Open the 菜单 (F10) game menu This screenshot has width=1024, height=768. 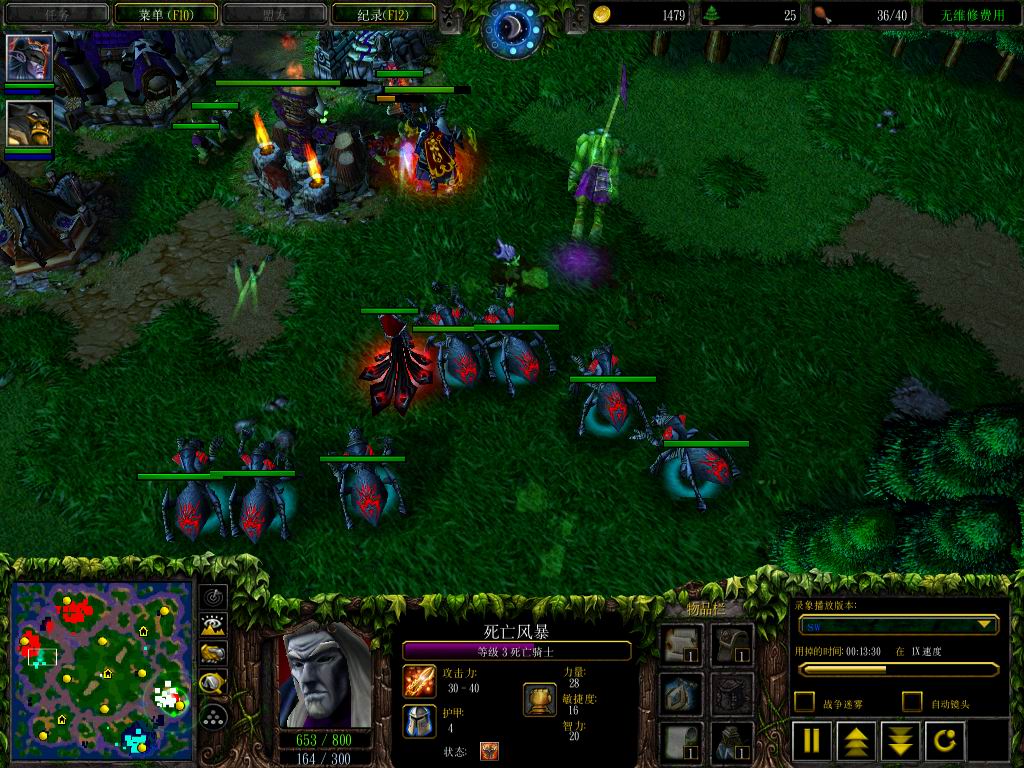click(x=164, y=14)
